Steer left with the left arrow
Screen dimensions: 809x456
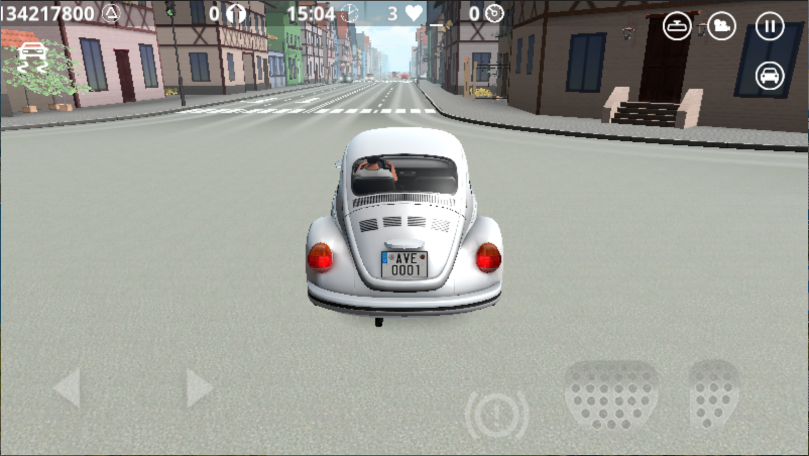(66, 387)
